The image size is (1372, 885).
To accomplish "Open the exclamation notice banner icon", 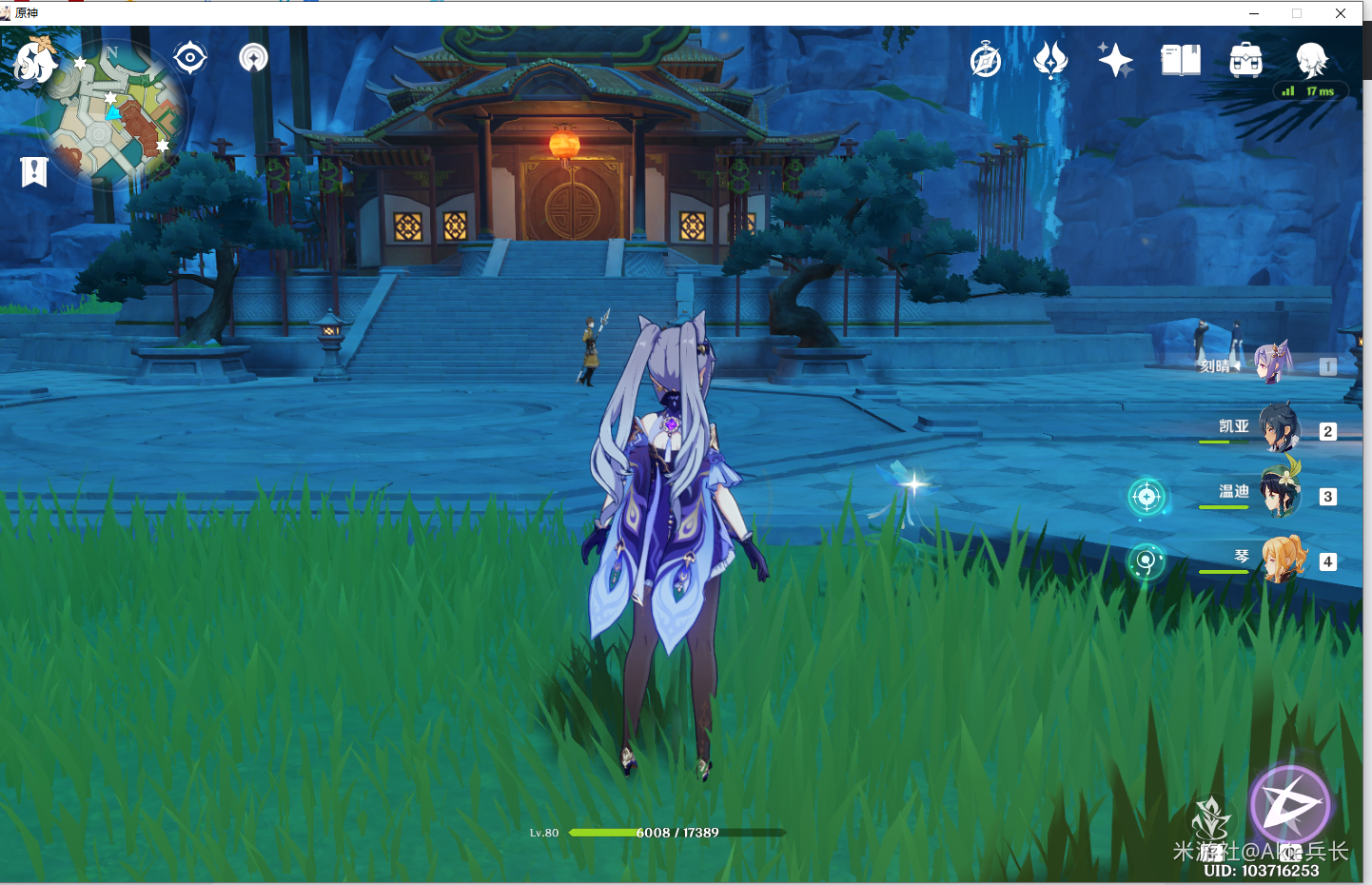I will pos(34,171).
